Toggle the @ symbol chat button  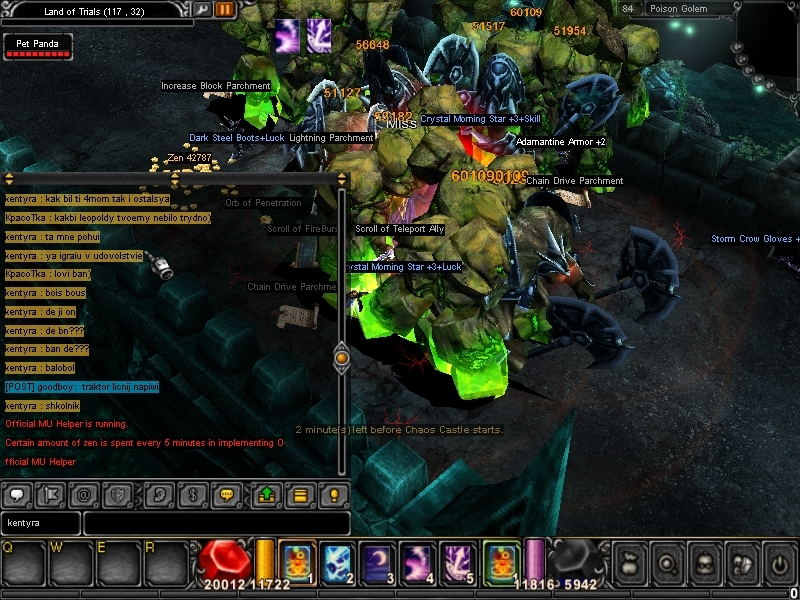coord(84,495)
